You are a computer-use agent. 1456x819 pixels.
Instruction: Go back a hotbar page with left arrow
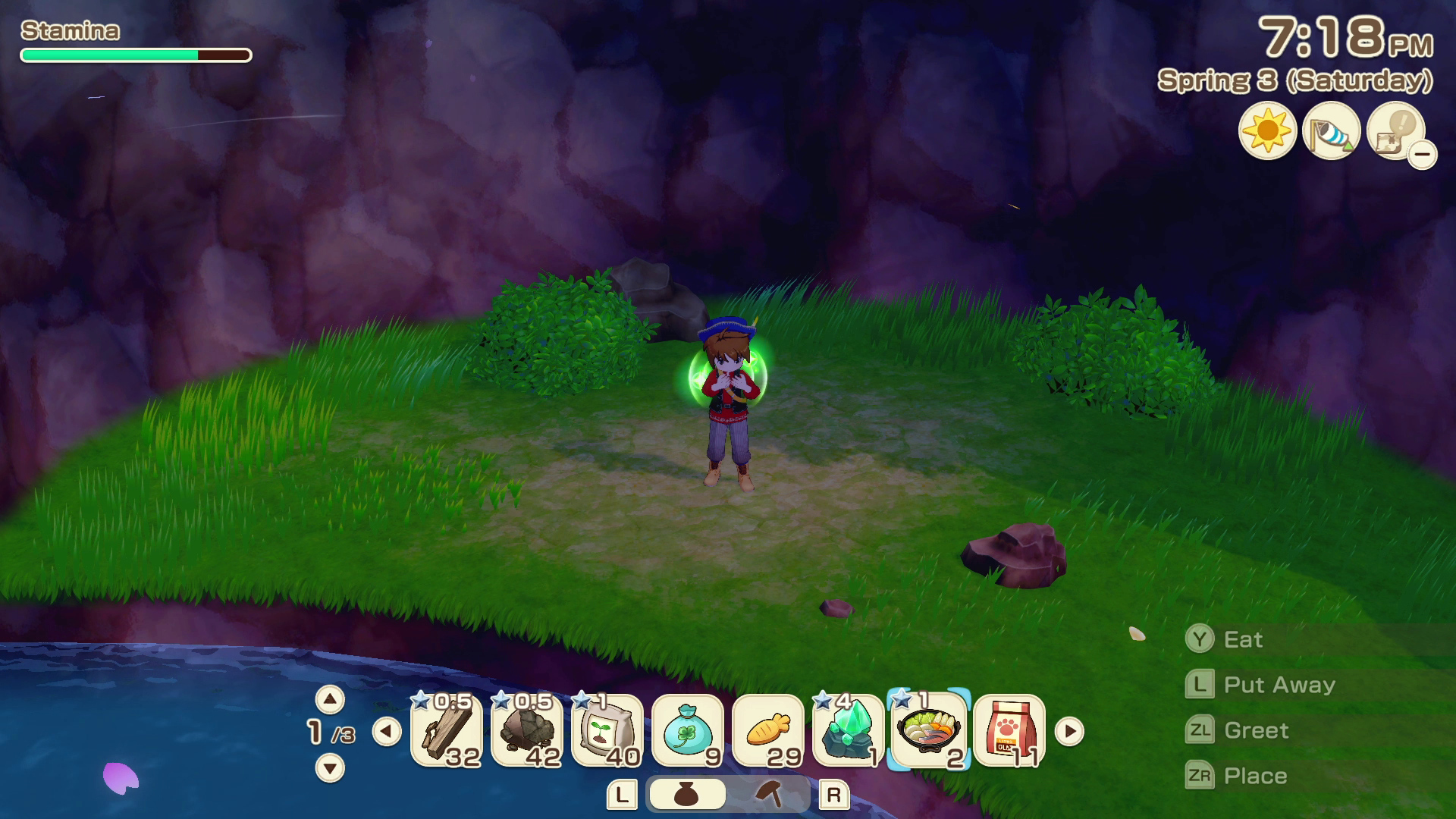coord(388,732)
